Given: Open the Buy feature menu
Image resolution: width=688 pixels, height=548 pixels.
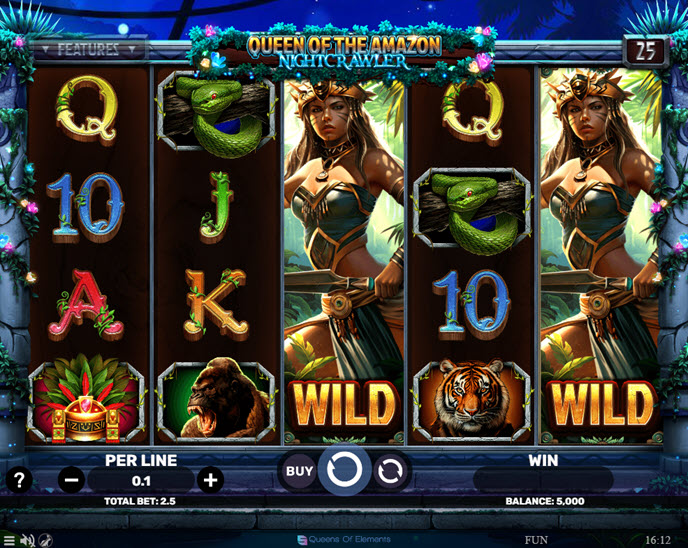Looking at the screenshot, I should [298, 470].
